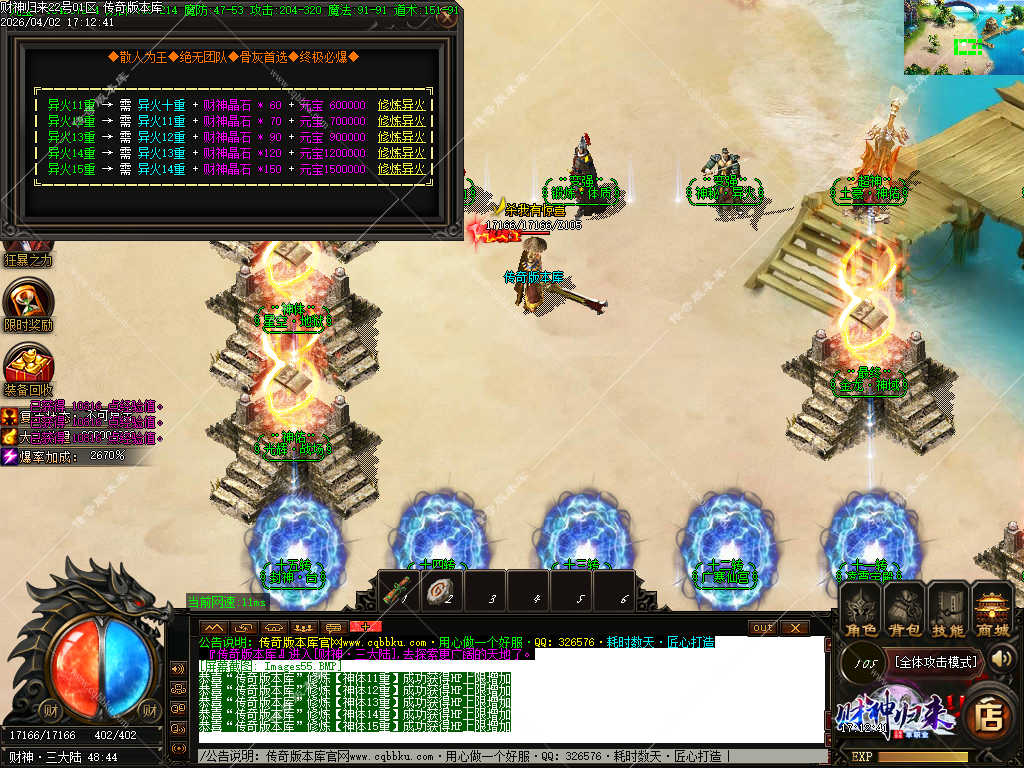Click the chat text input field

pos(510,756)
